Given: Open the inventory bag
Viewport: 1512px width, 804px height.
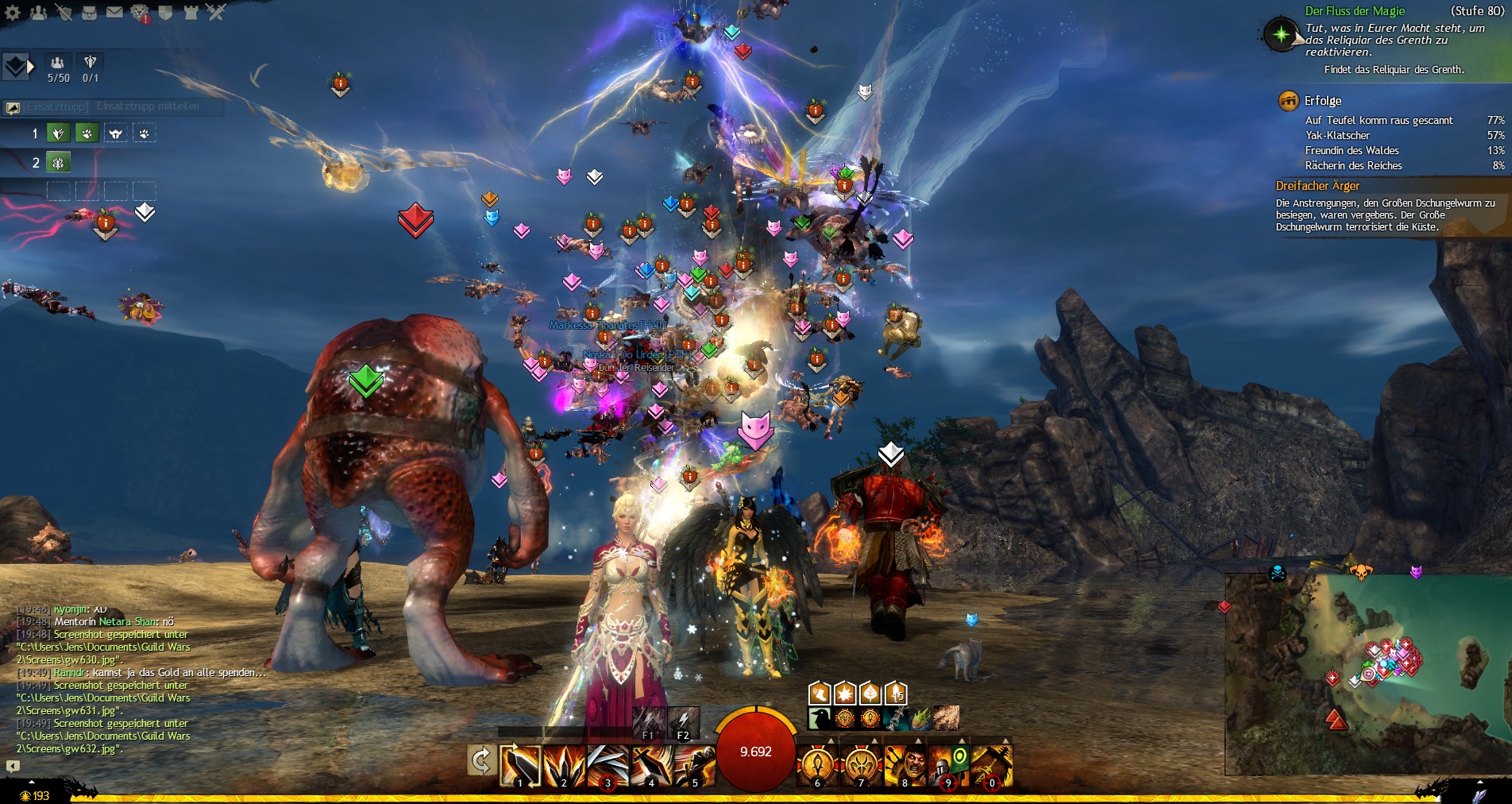Looking at the screenshot, I should (x=89, y=12).
